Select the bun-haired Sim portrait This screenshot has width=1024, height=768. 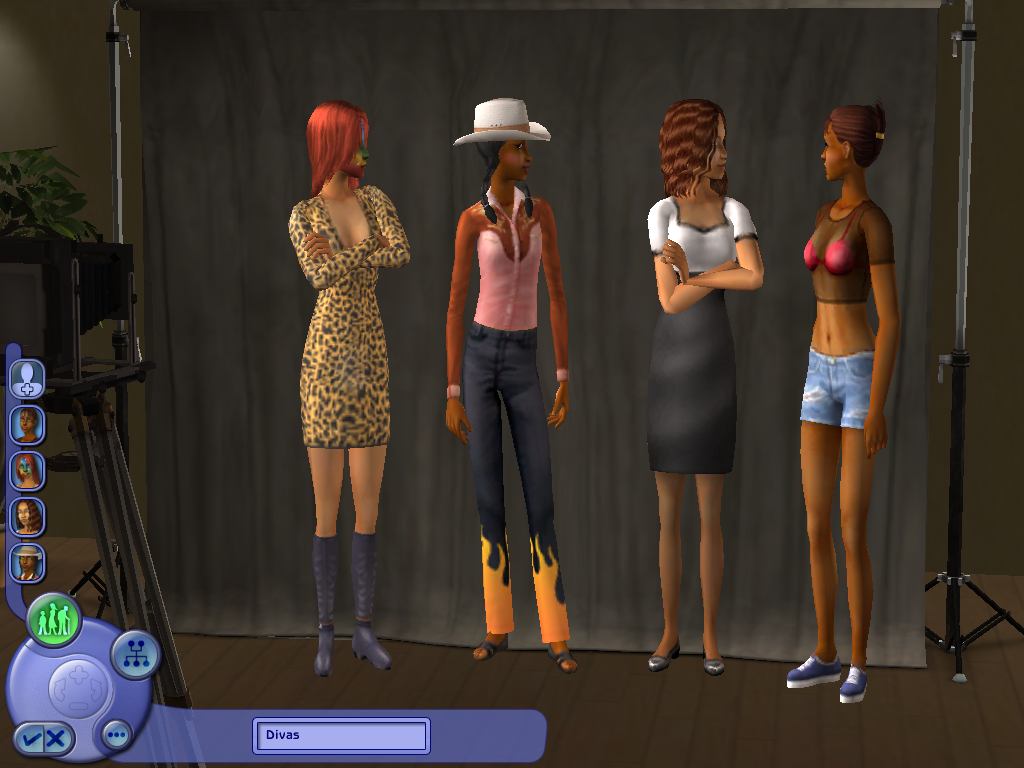tap(27, 424)
